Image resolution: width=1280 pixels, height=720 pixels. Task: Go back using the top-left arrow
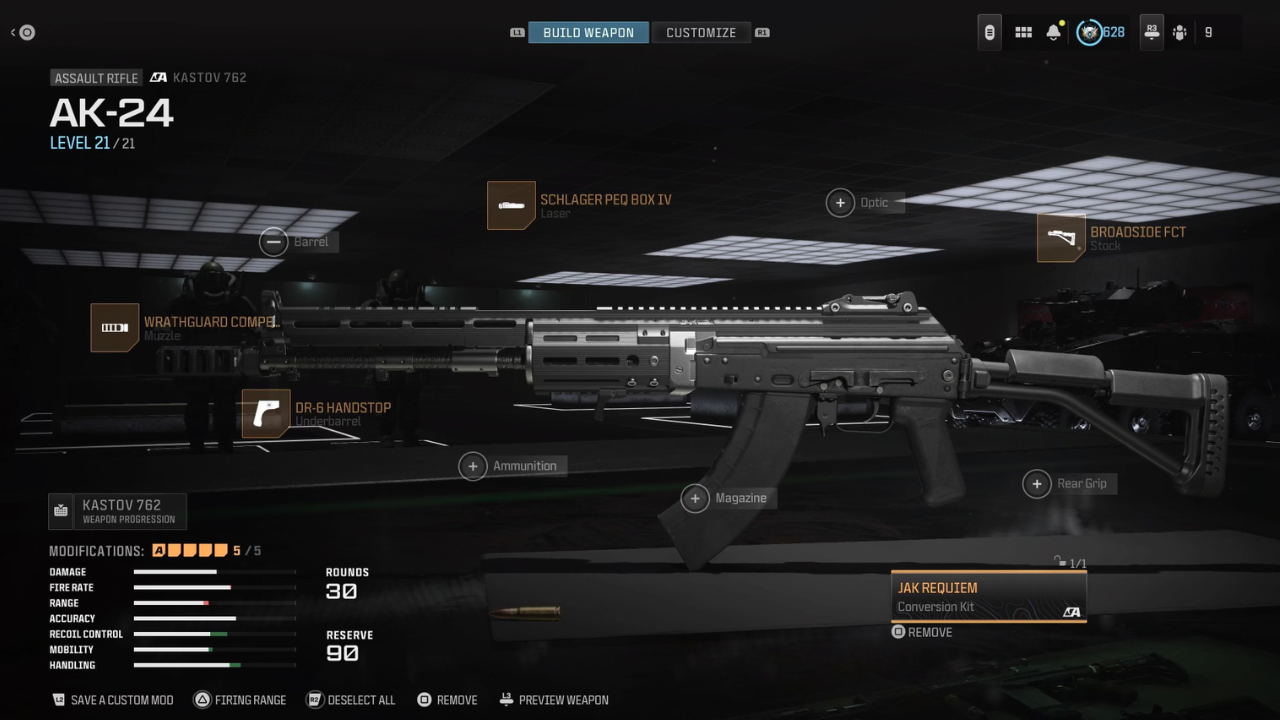pos(22,33)
